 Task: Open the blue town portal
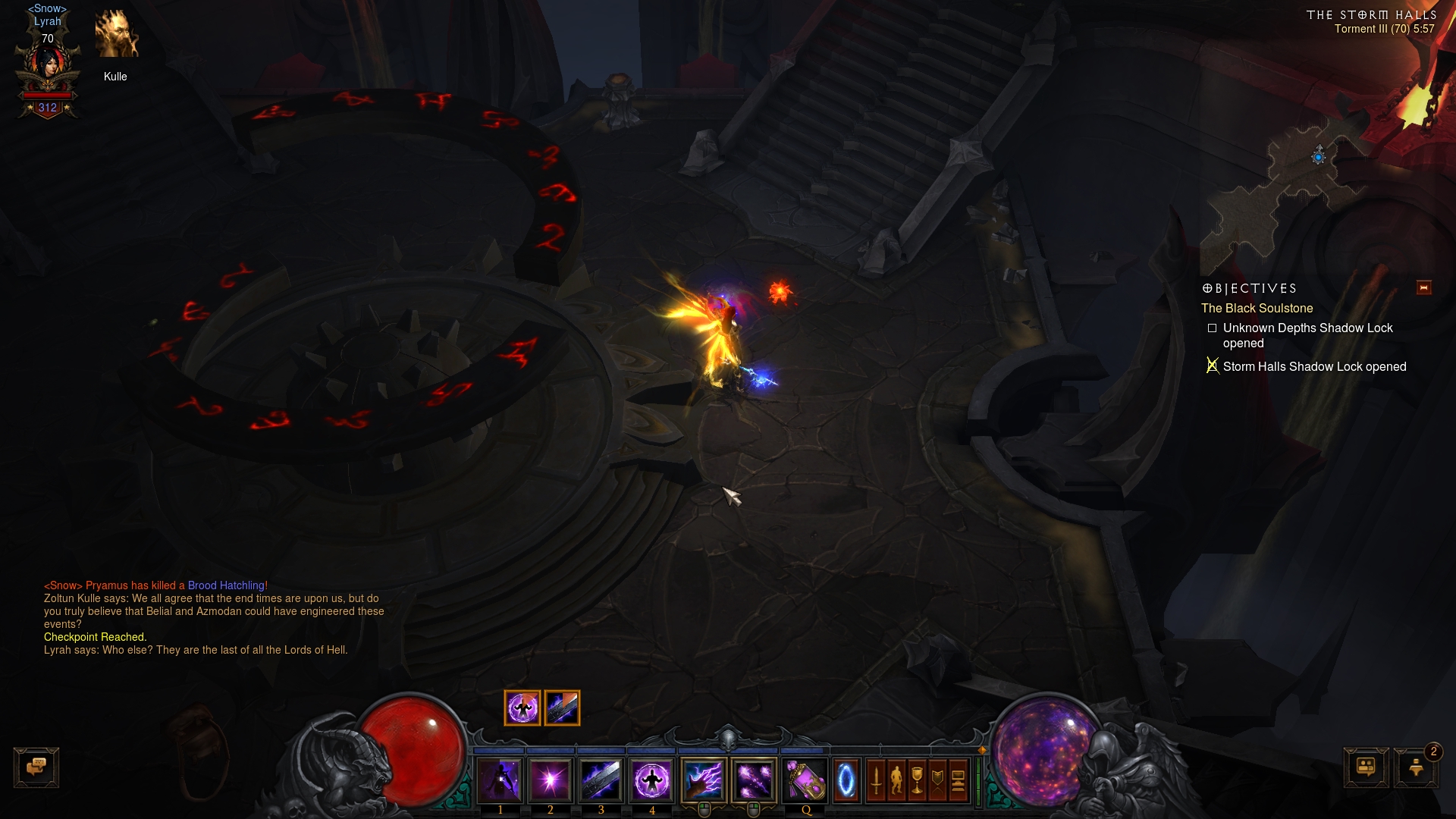click(846, 780)
